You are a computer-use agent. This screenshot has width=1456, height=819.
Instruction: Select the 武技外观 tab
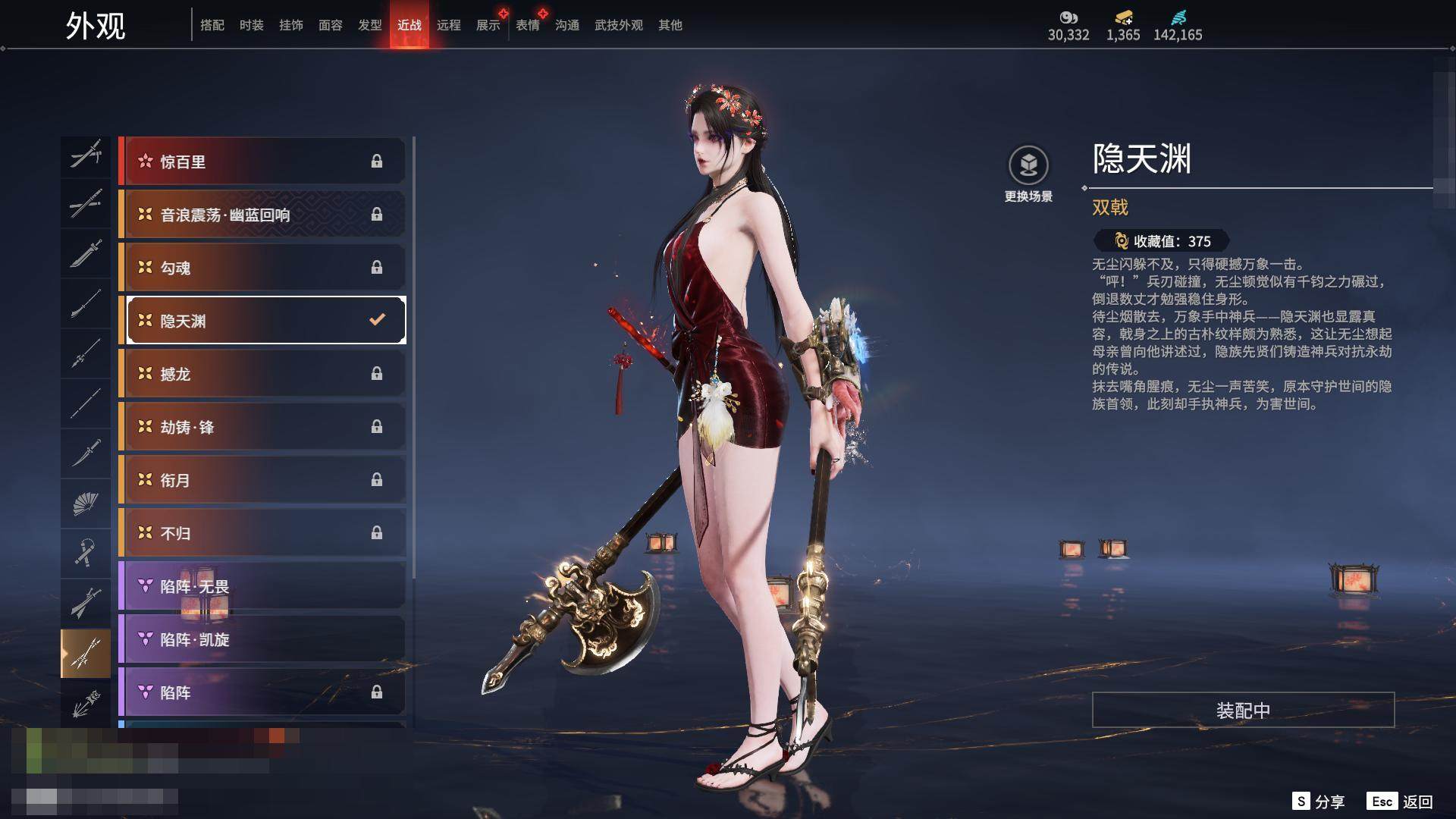click(619, 25)
